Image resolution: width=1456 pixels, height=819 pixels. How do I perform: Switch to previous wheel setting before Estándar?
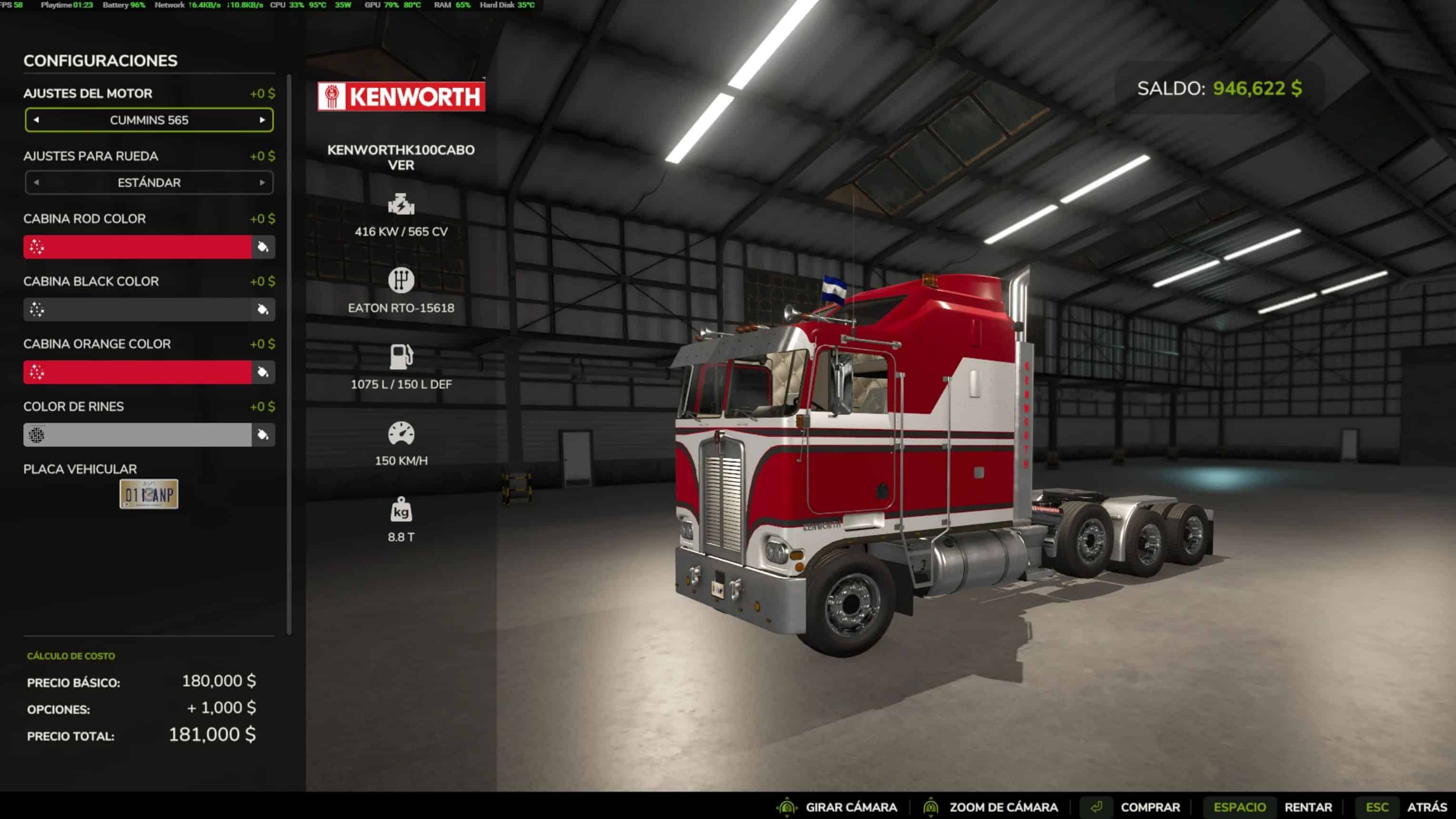(36, 182)
